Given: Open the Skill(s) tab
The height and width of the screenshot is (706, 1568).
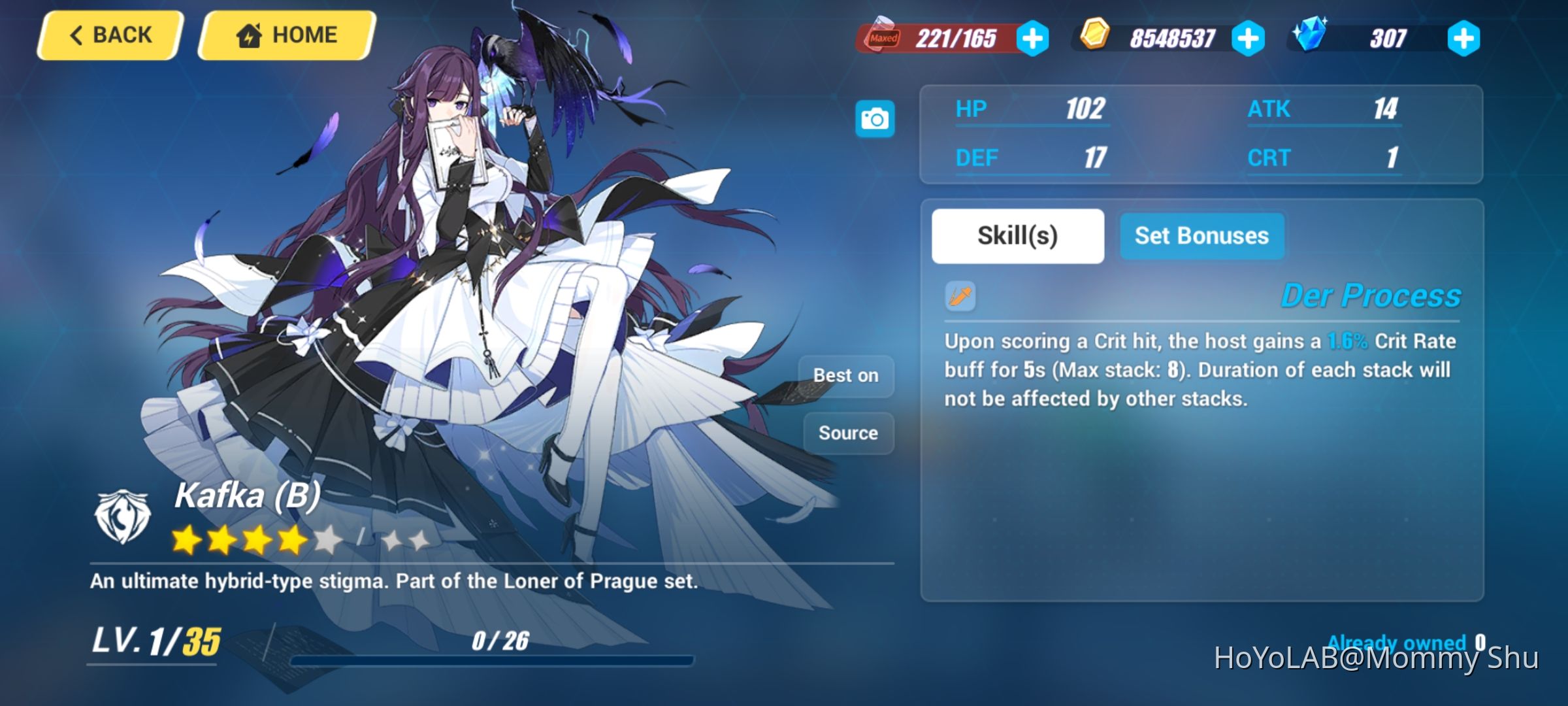Looking at the screenshot, I should pos(1017,236).
